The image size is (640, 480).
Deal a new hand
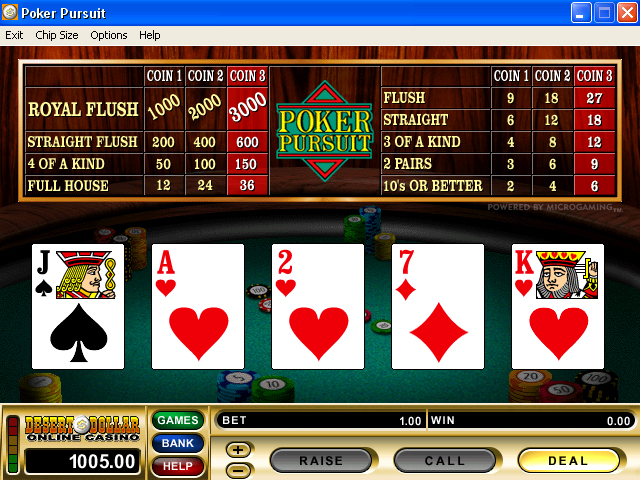[x=568, y=461]
